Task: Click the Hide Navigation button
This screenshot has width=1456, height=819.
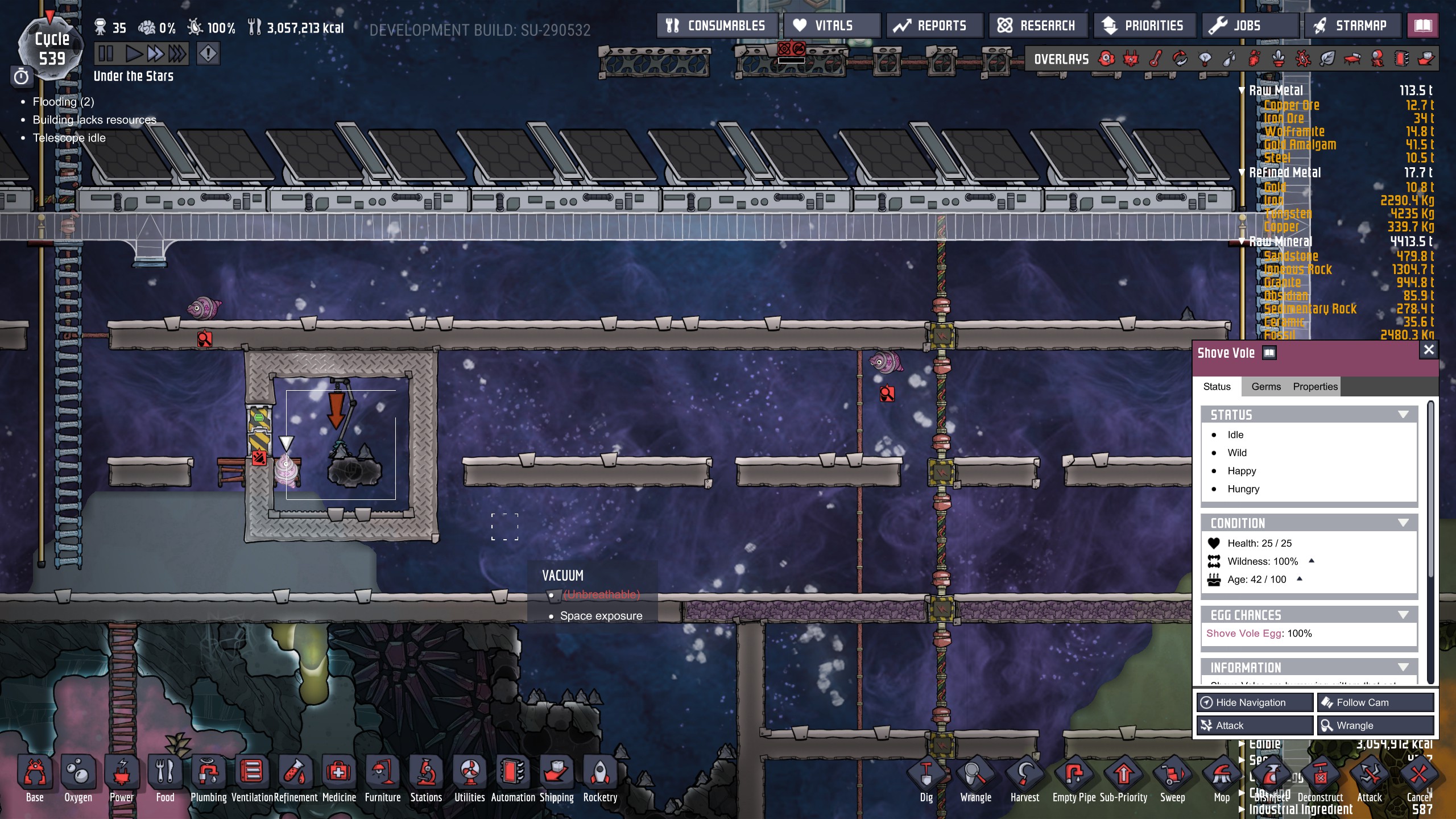Action: pos(1255,702)
